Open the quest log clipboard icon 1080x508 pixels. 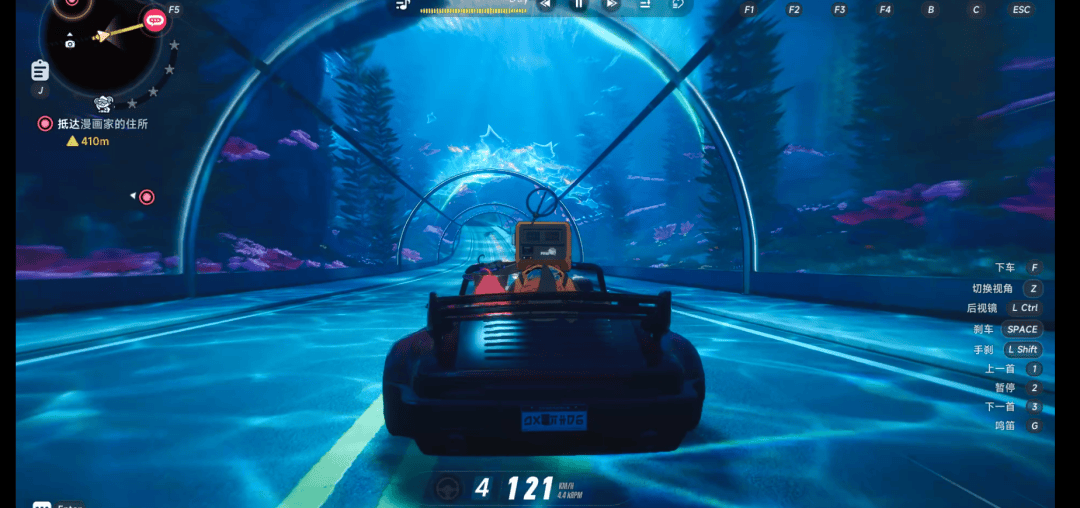(x=40, y=70)
